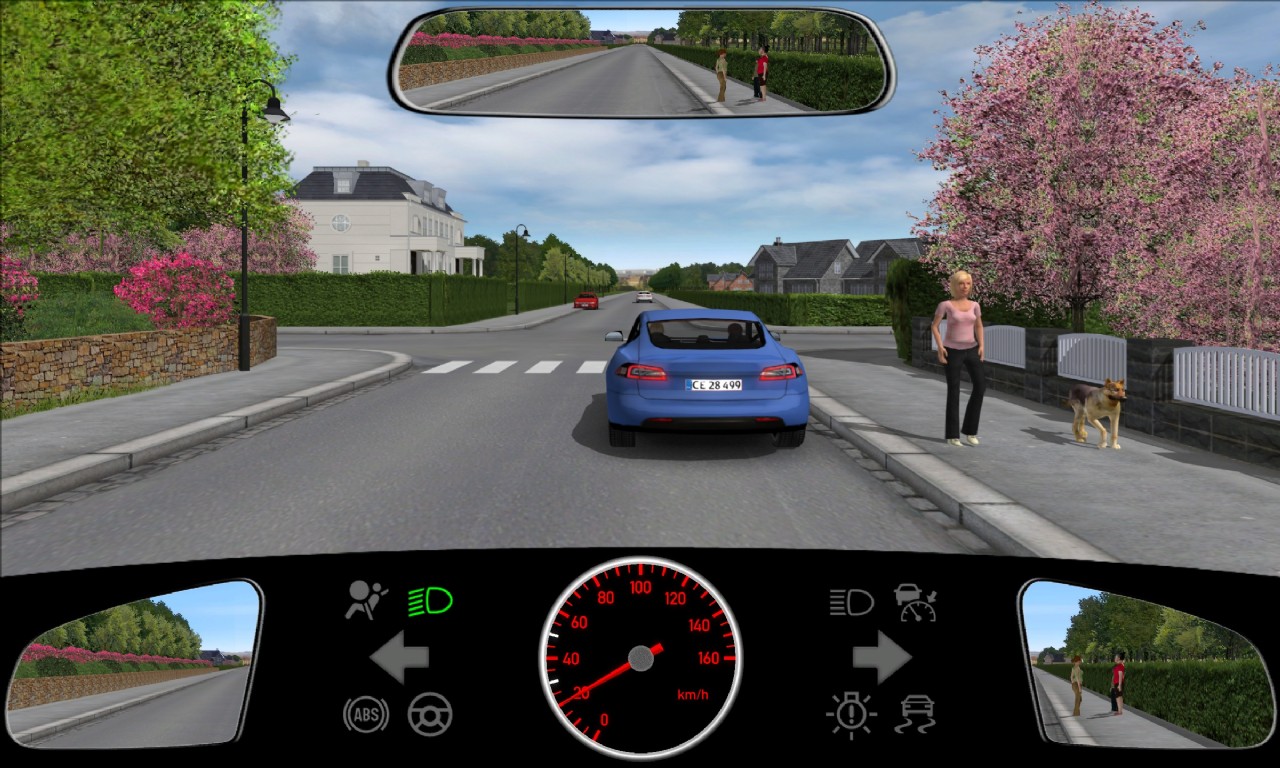The image size is (1280, 768).
Task: Click the left turn signal arrow
Action: tap(400, 657)
